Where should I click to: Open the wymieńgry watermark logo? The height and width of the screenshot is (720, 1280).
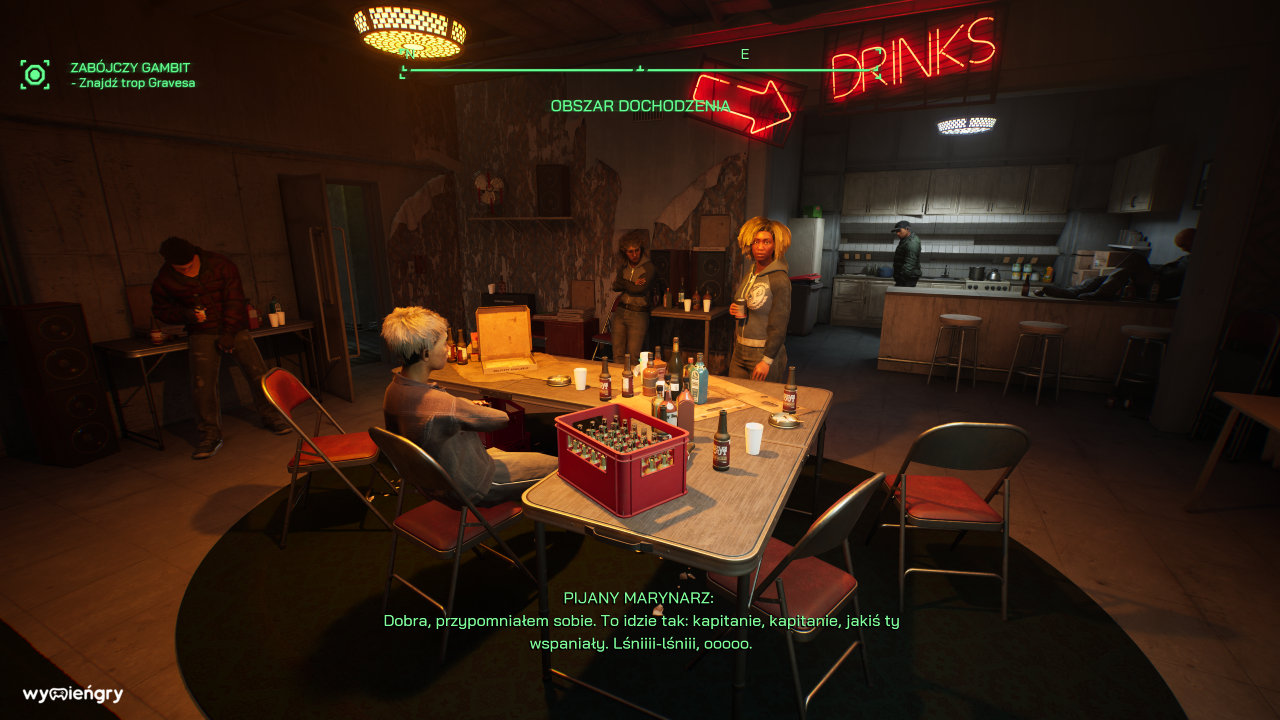[x=73, y=694]
